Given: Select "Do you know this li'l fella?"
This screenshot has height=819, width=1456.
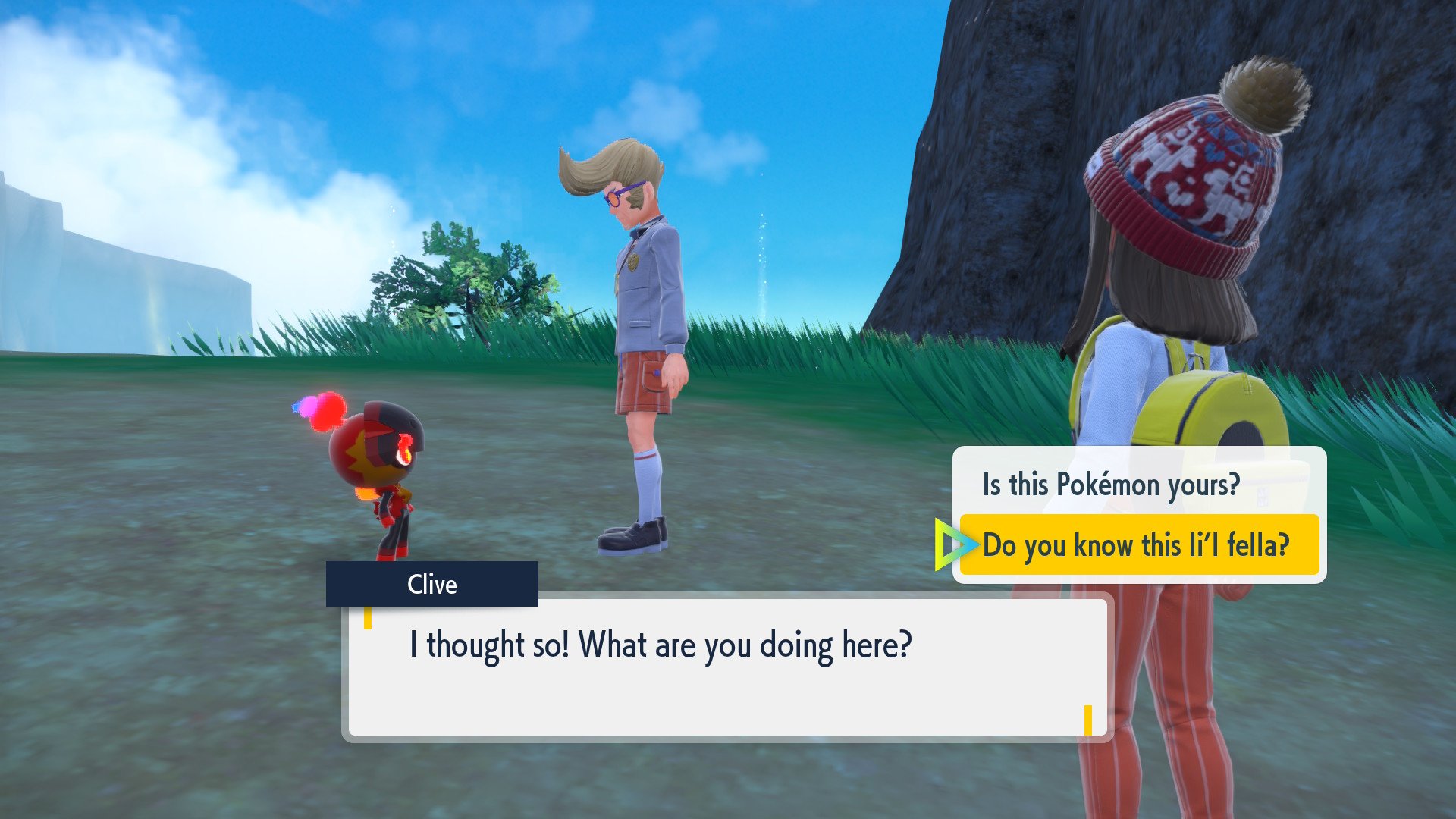Looking at the screenshot, I should tap(1136, 545).
